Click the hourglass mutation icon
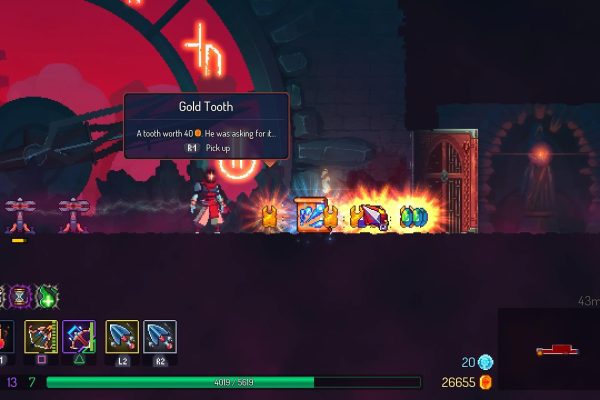Viewport: 600px width, 400px height. [x=18, y=296]
